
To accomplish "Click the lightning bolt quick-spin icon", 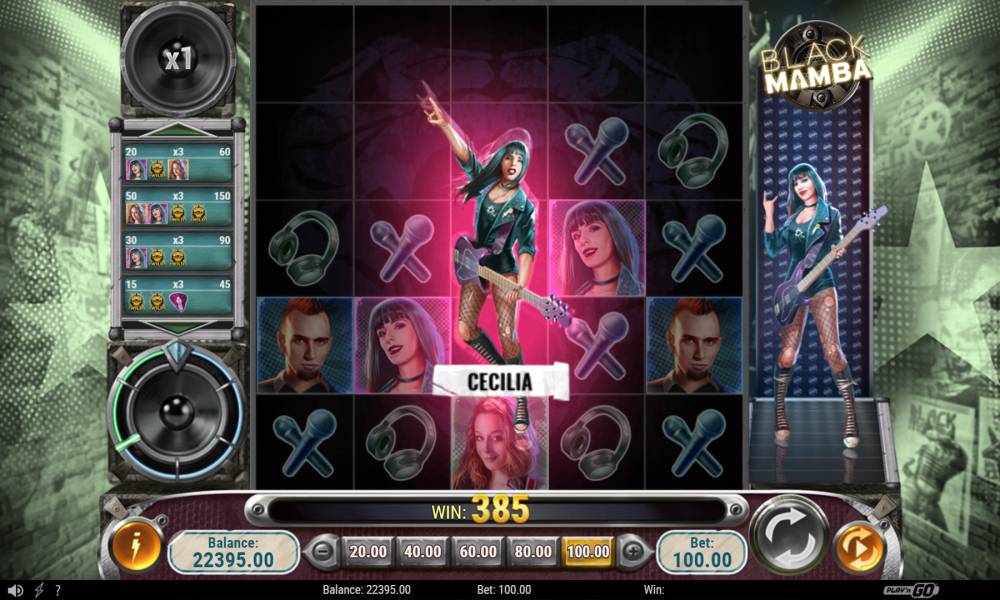I will coord(39,590).
